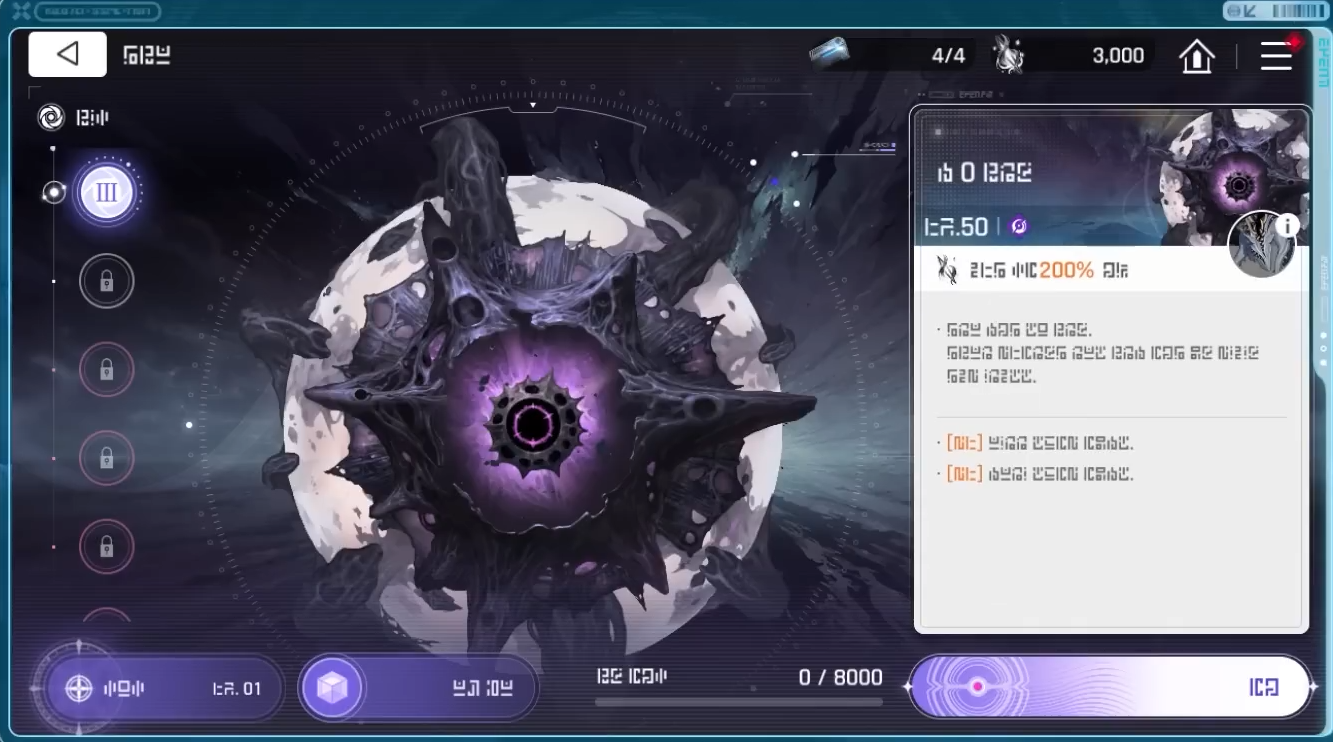Select the third locked node on the left
Image resolution: width=1333 pixels, height=742 pixels.
(x=106, y=459)
